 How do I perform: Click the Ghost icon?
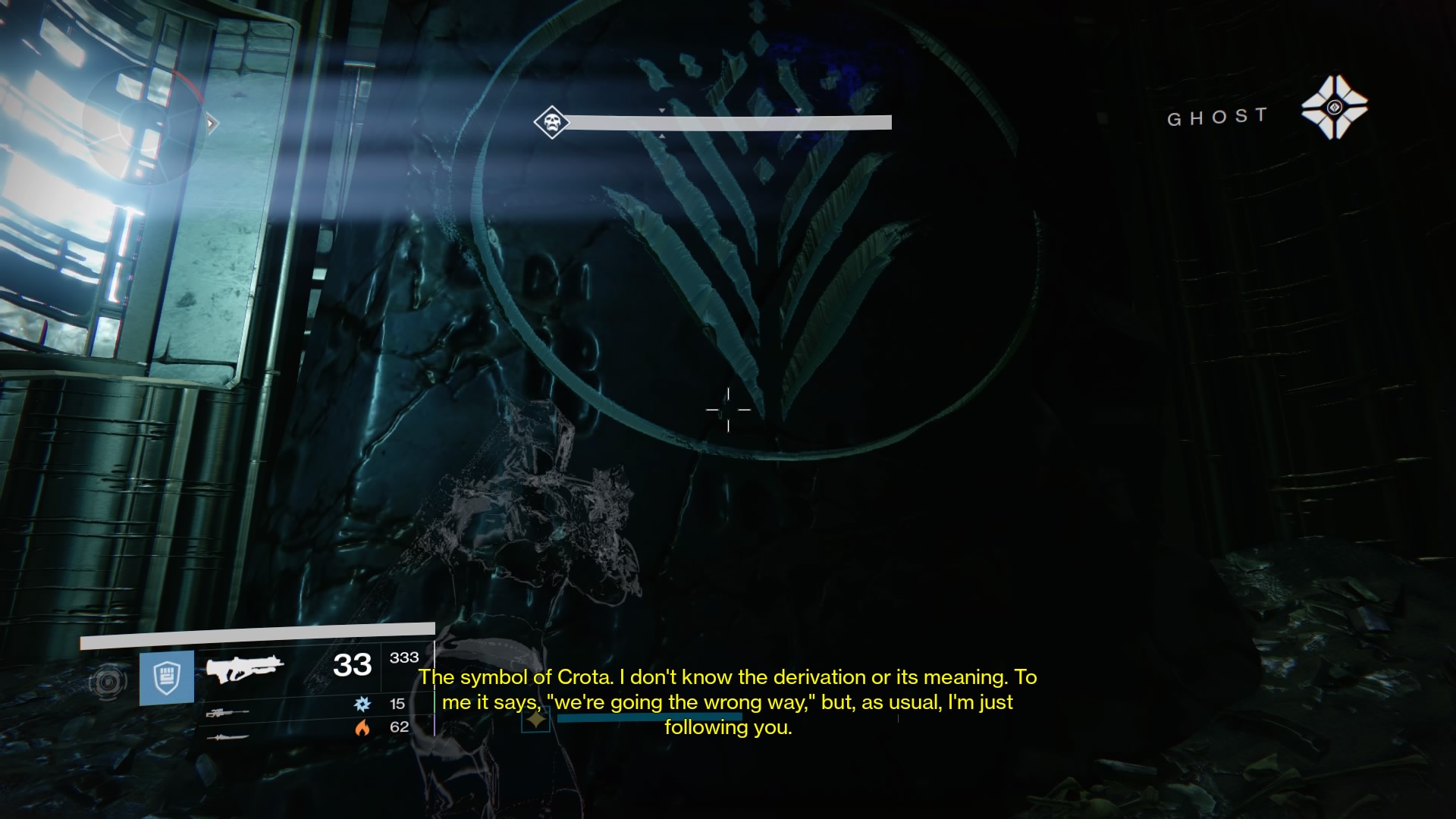tap(1334, 108)
